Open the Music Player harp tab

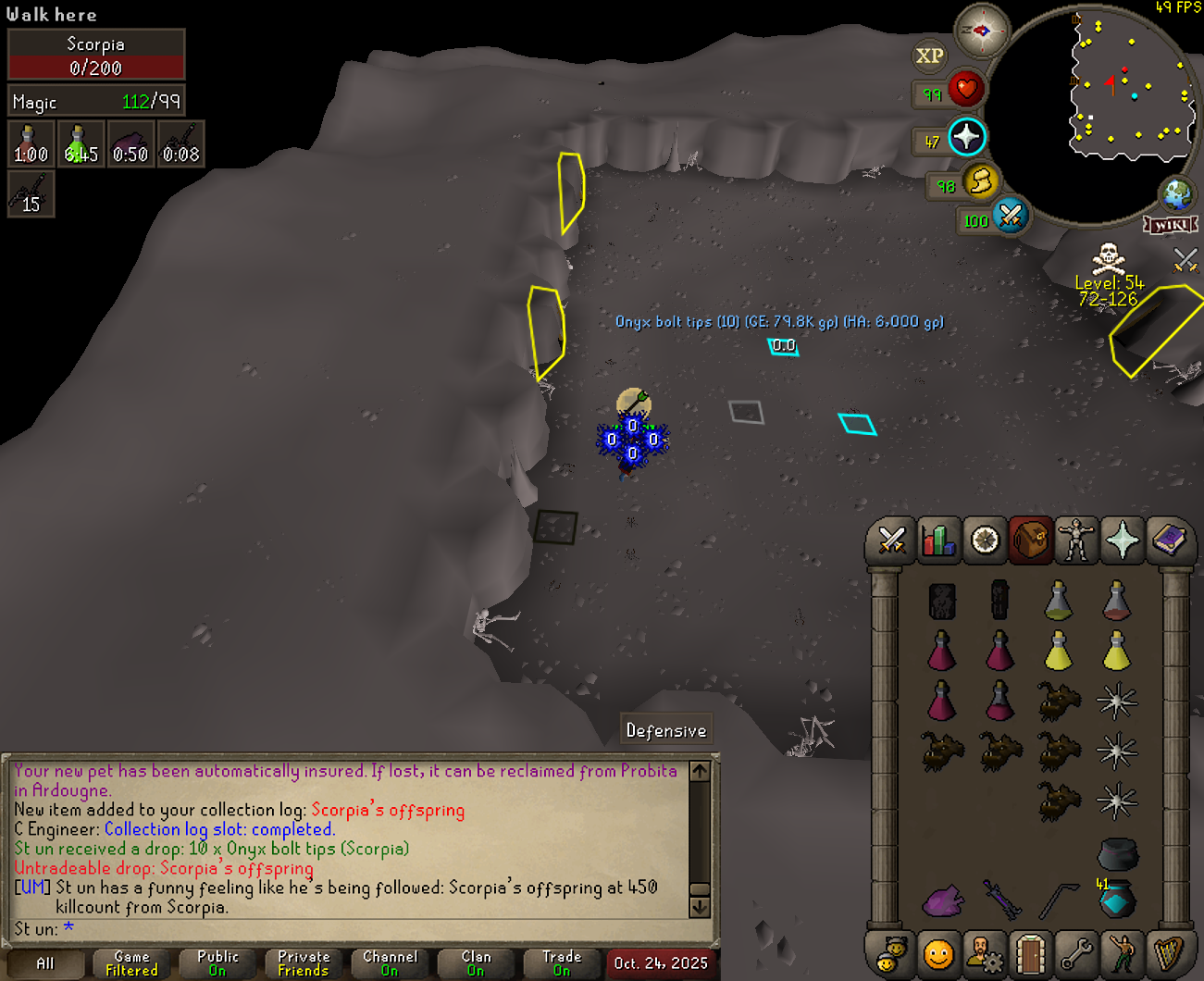click(x=1169, y=953)
